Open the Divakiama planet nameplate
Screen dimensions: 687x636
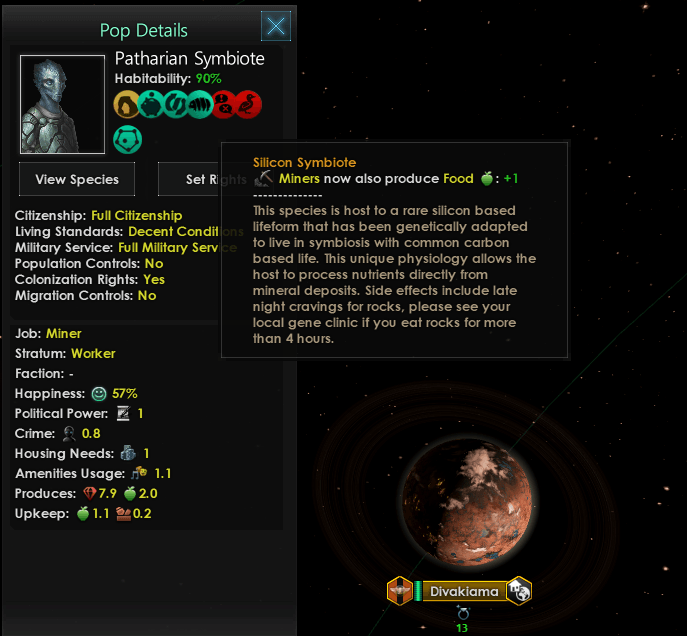(463, 591)
